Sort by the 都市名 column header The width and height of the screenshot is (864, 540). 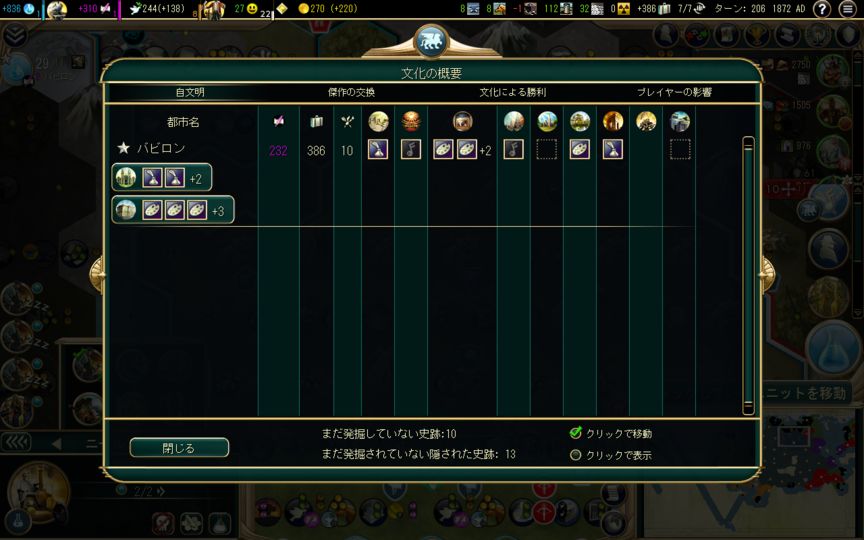pyautogui.click(x=182, y=122)
